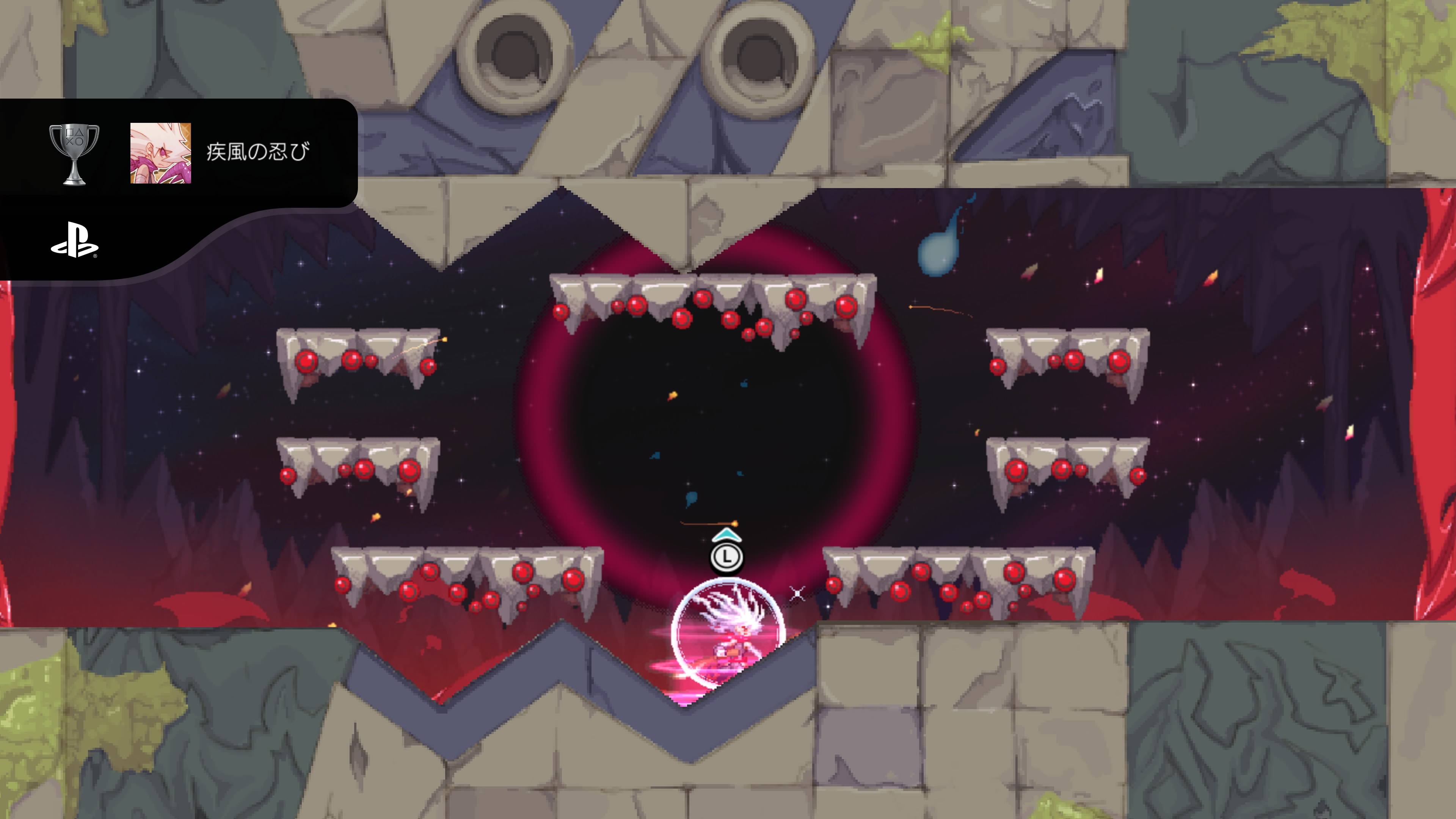1456x819 pixels.
Task: Open the 疾風の忍び trophy notification
Action: coord(258,152)
